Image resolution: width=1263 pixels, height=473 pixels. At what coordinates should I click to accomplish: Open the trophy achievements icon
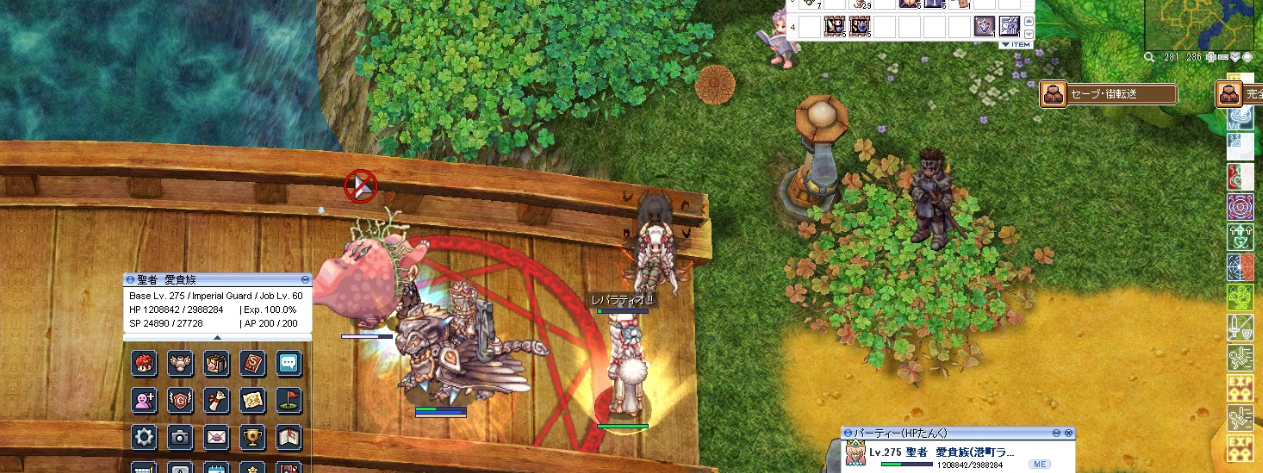252,437
